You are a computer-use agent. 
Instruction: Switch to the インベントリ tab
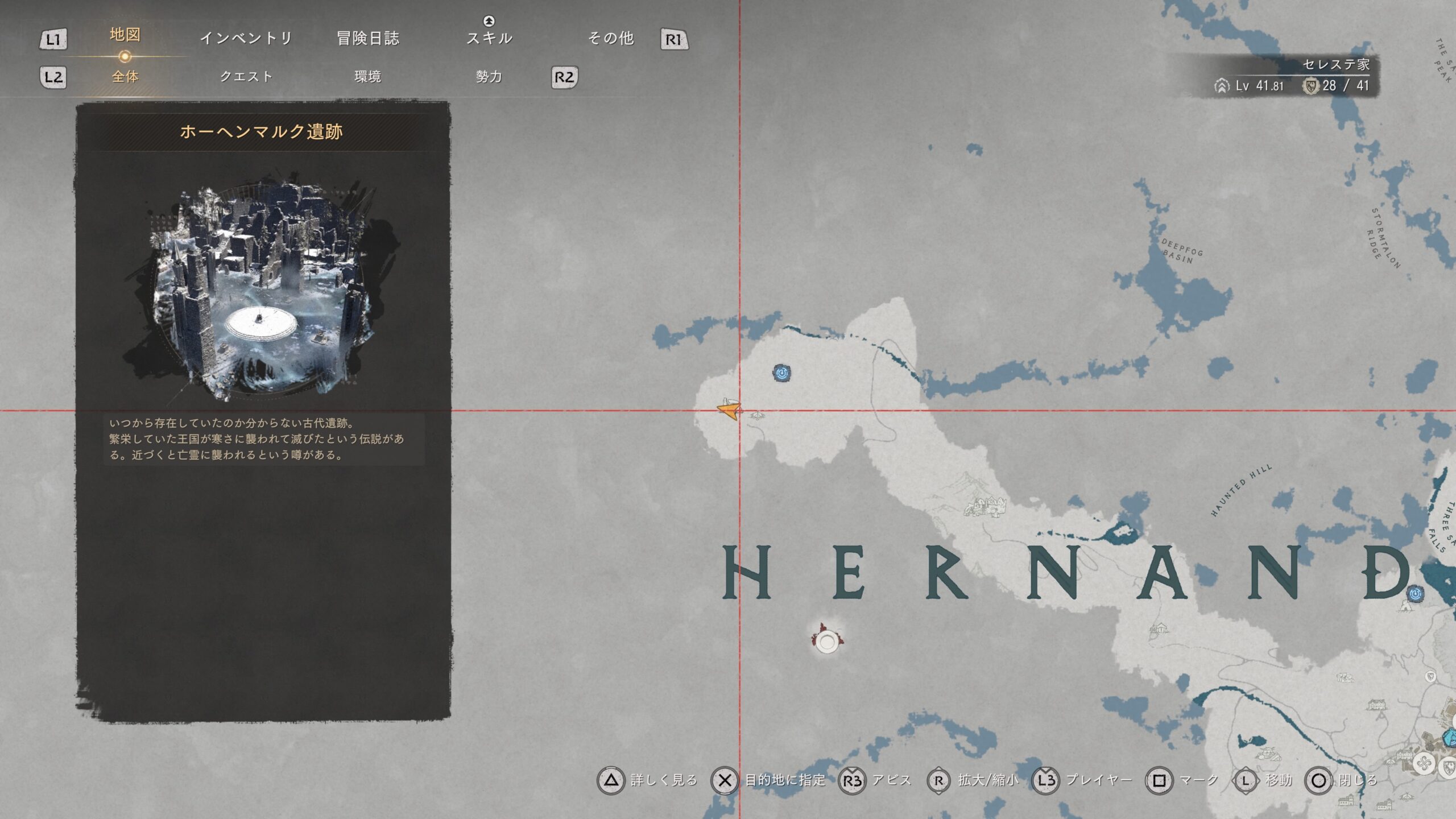246,38
